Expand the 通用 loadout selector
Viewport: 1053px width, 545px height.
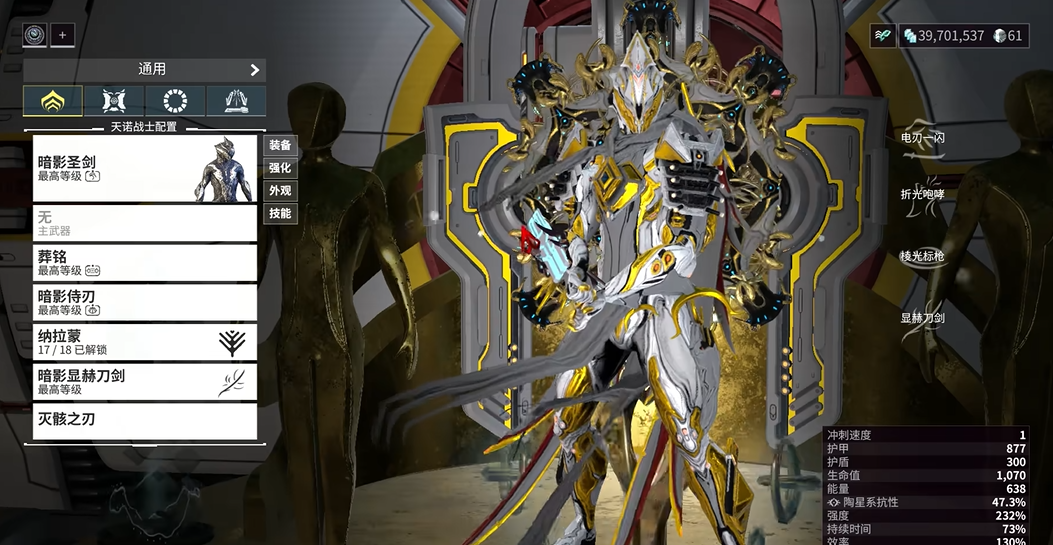[x=145, y=70]
